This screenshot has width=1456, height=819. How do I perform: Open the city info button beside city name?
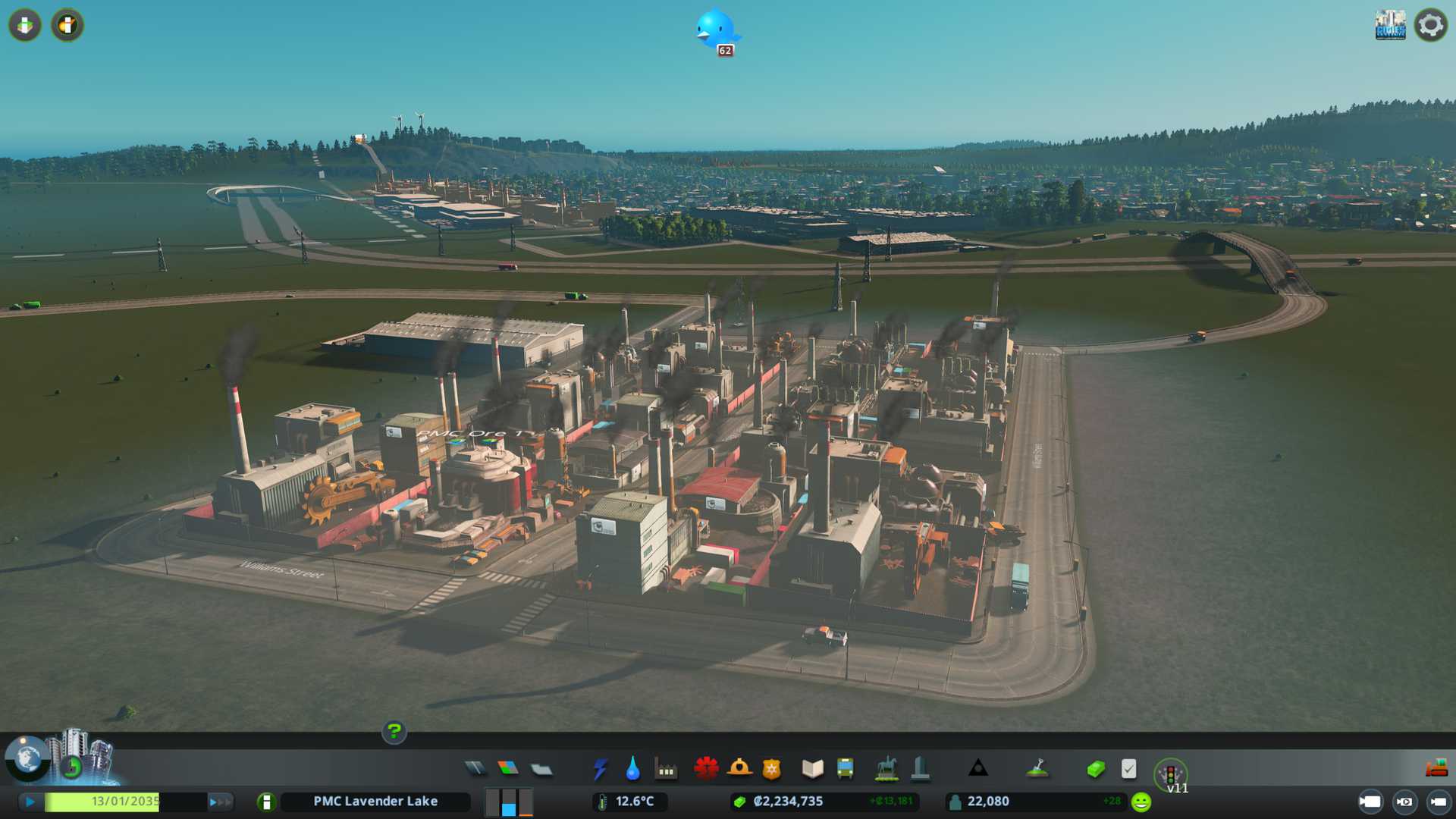266,802
